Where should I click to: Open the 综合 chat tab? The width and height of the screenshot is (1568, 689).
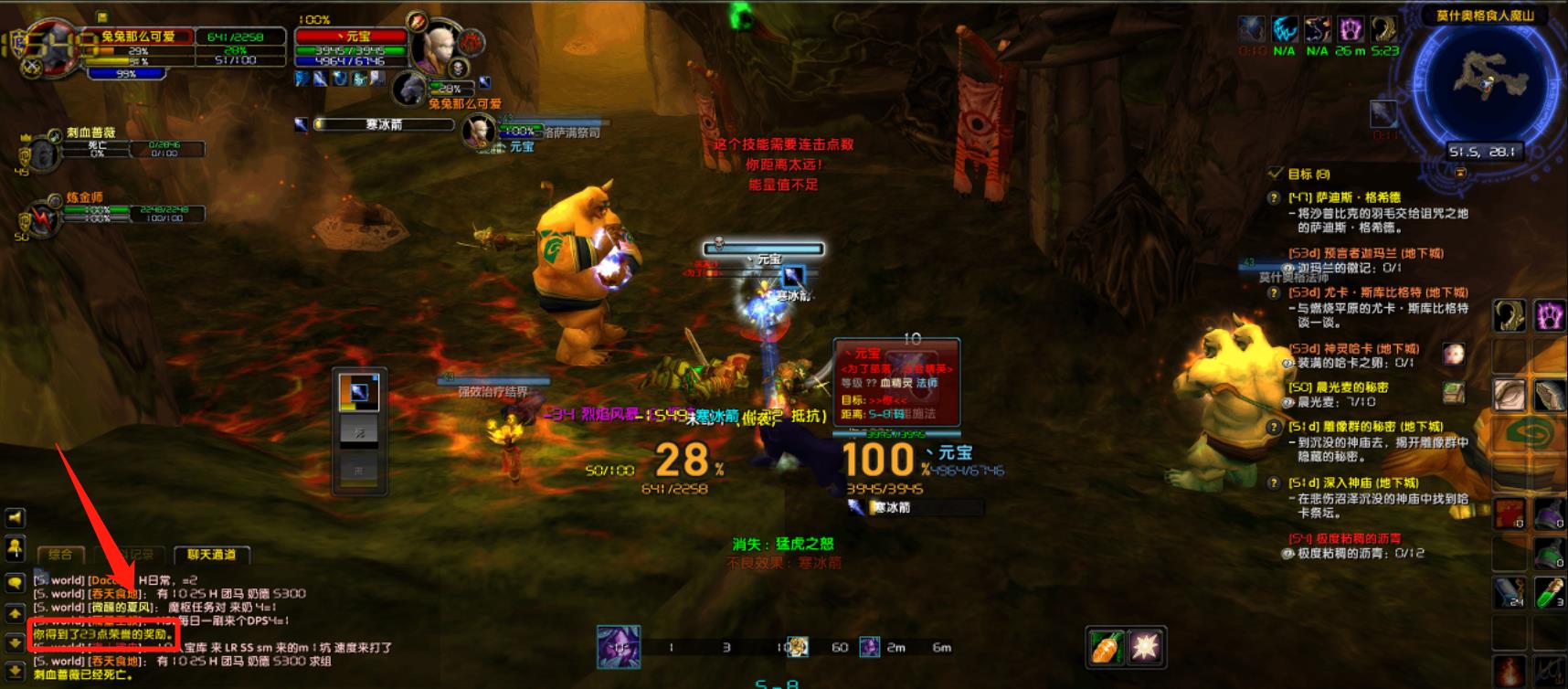pyautogui.click(x=60, y=555)
